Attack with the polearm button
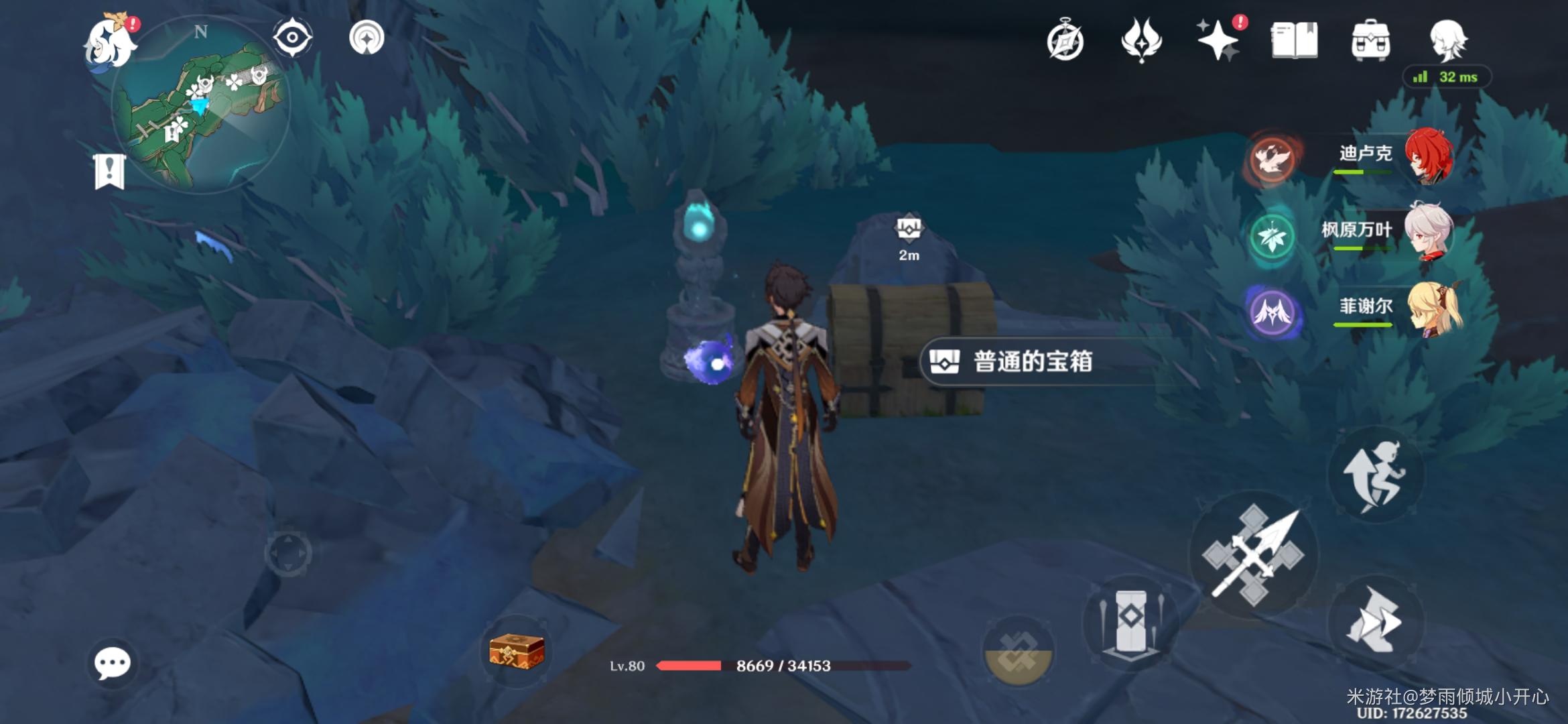 pyautogui.click(x=1253, y=555)
